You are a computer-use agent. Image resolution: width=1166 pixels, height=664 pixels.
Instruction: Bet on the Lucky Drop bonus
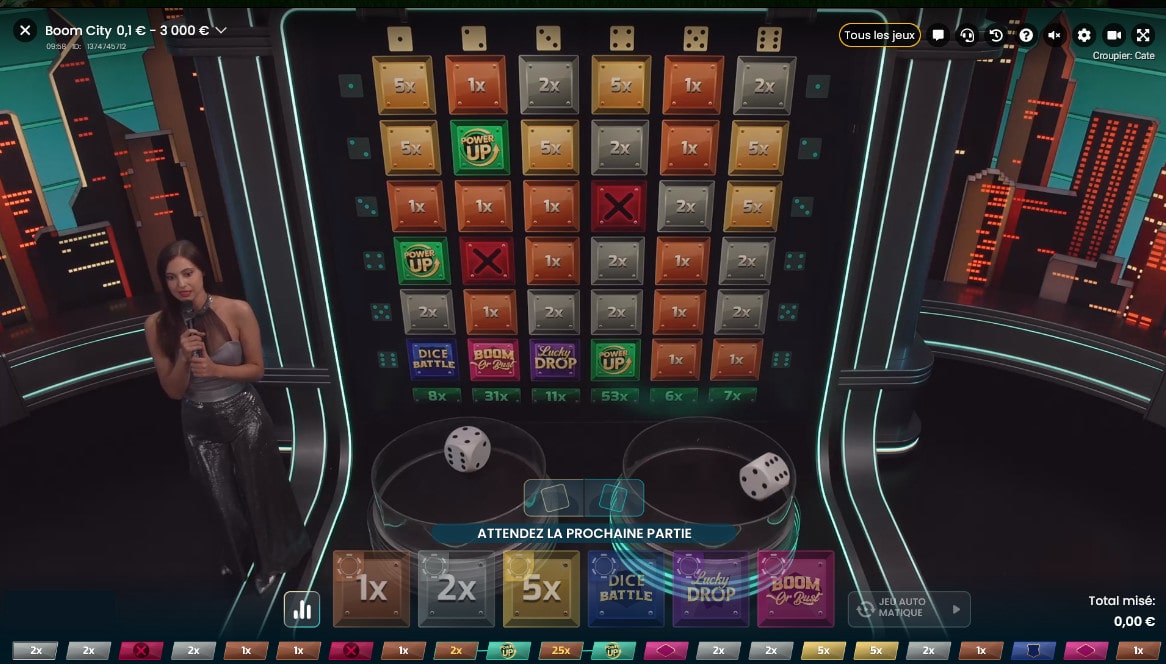point(711,589)
